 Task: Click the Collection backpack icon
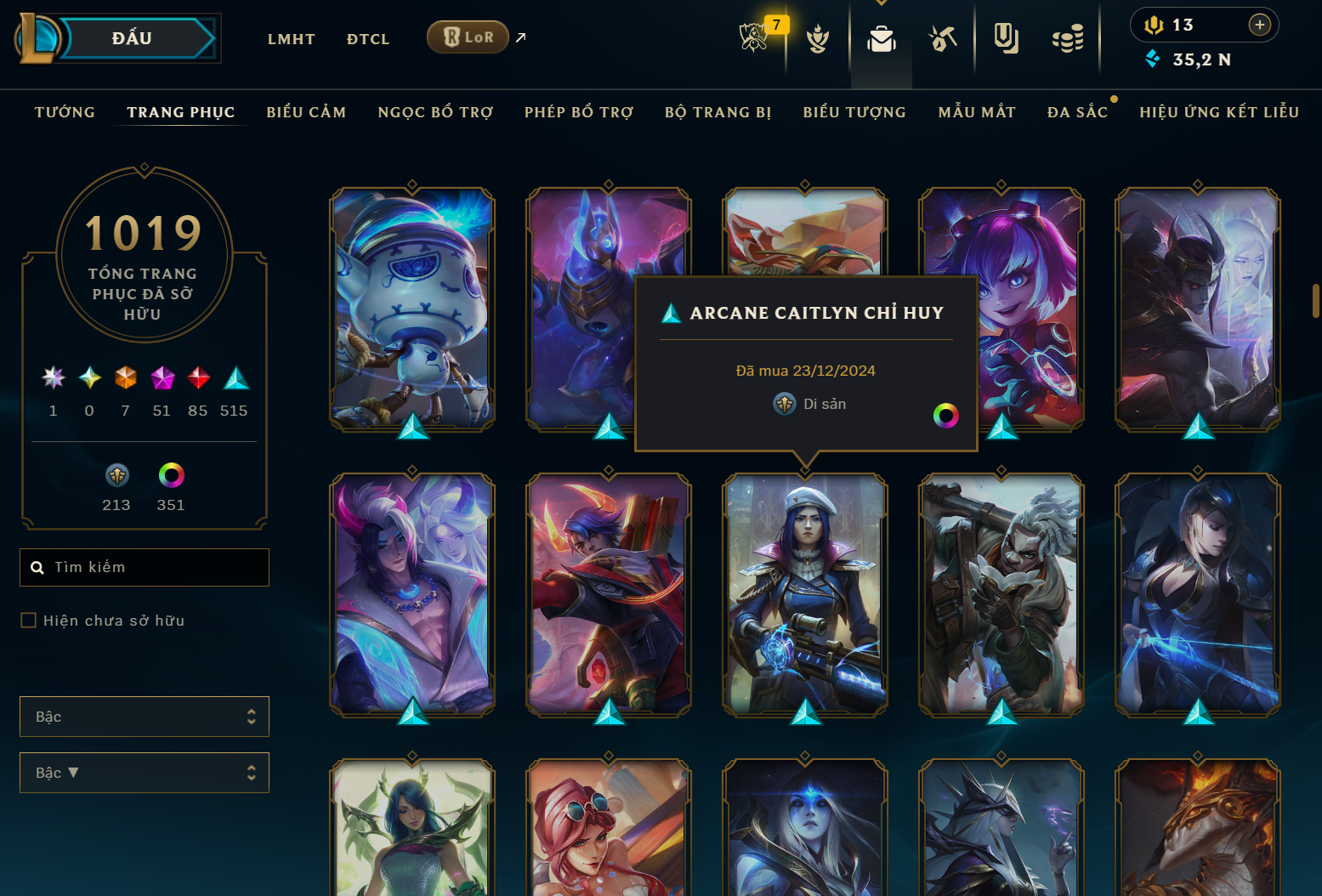[x=881, y=38]
